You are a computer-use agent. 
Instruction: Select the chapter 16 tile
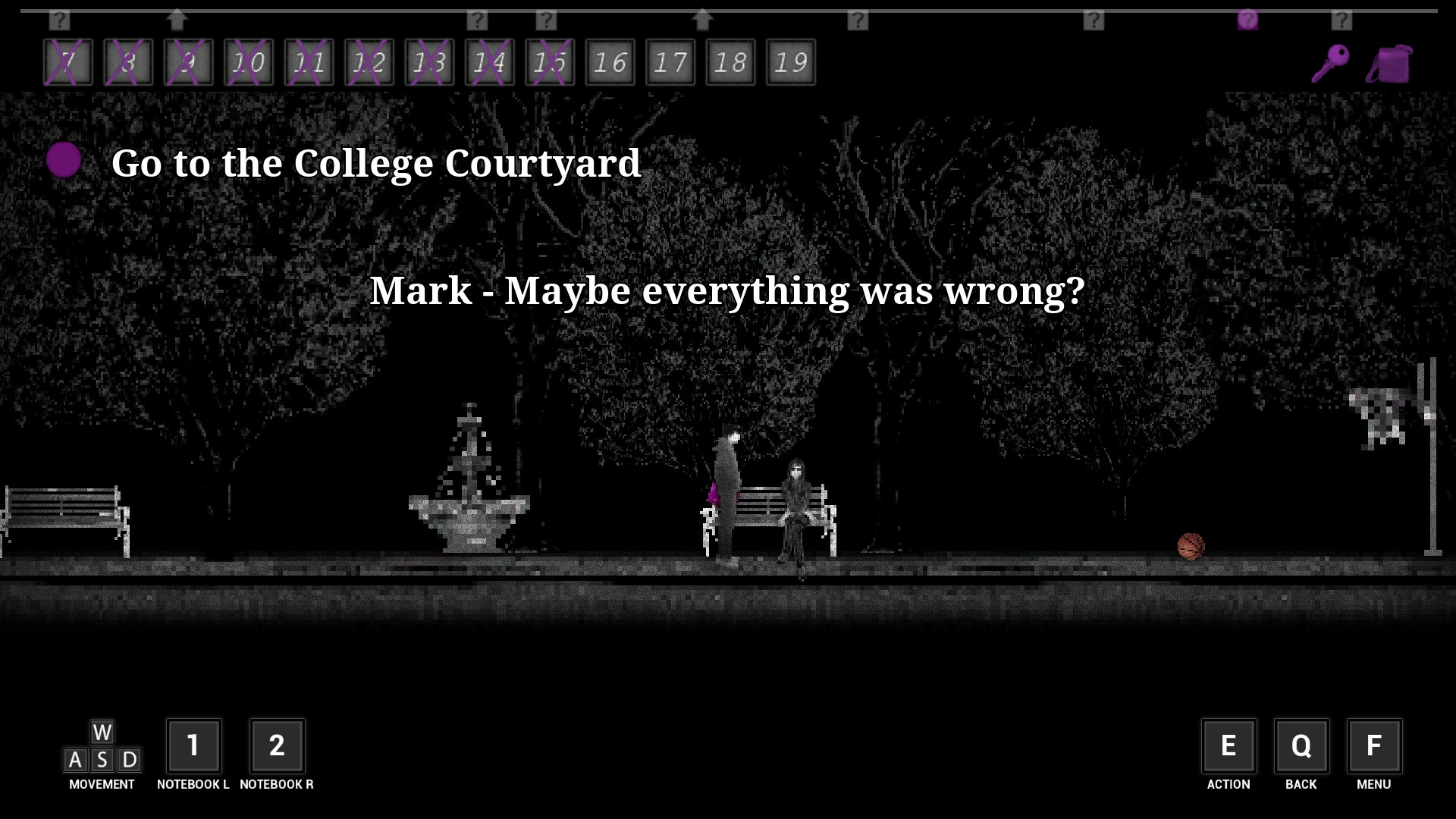(x=610, y=61)
